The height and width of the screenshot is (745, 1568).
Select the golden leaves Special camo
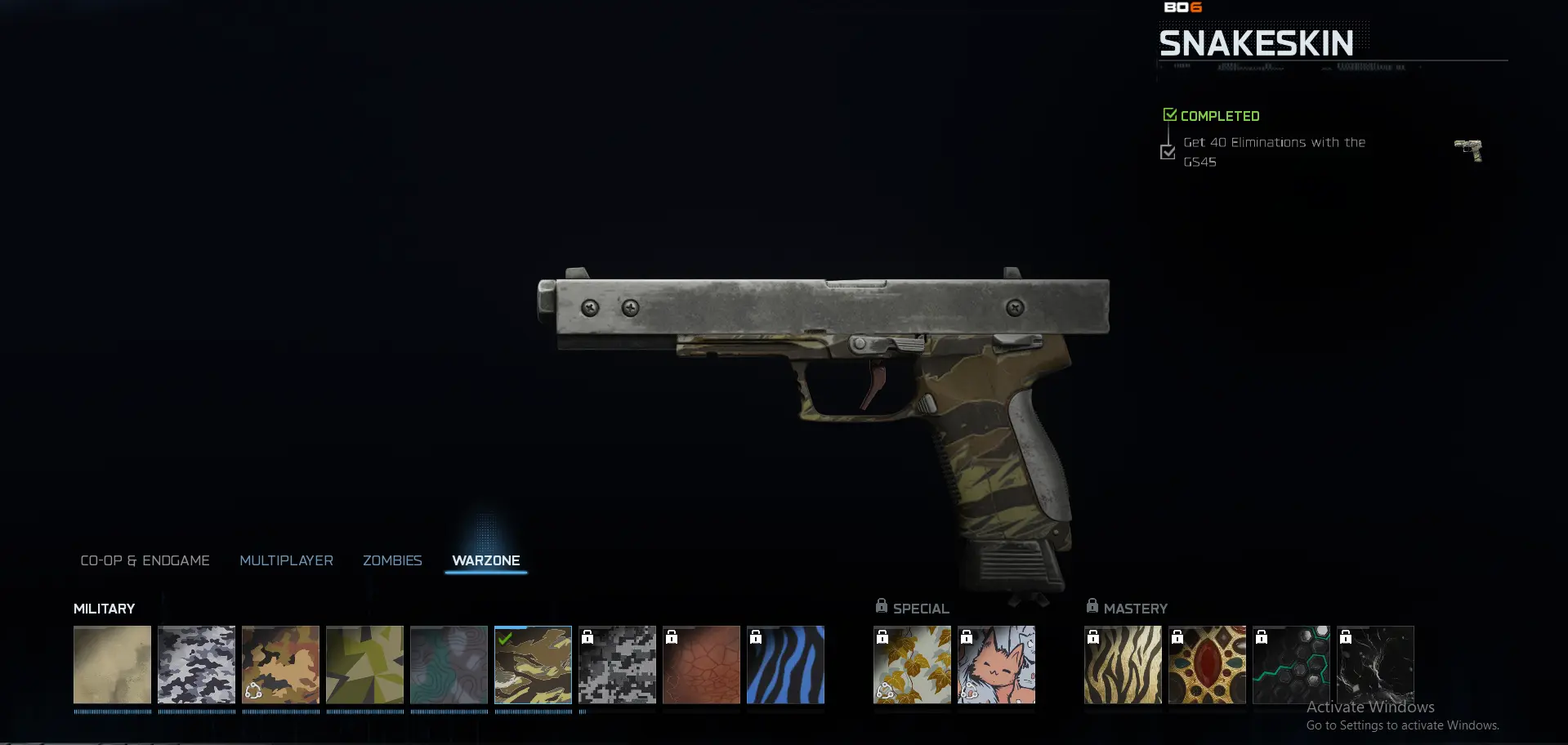pyautogui.click(x=912, y=665)
